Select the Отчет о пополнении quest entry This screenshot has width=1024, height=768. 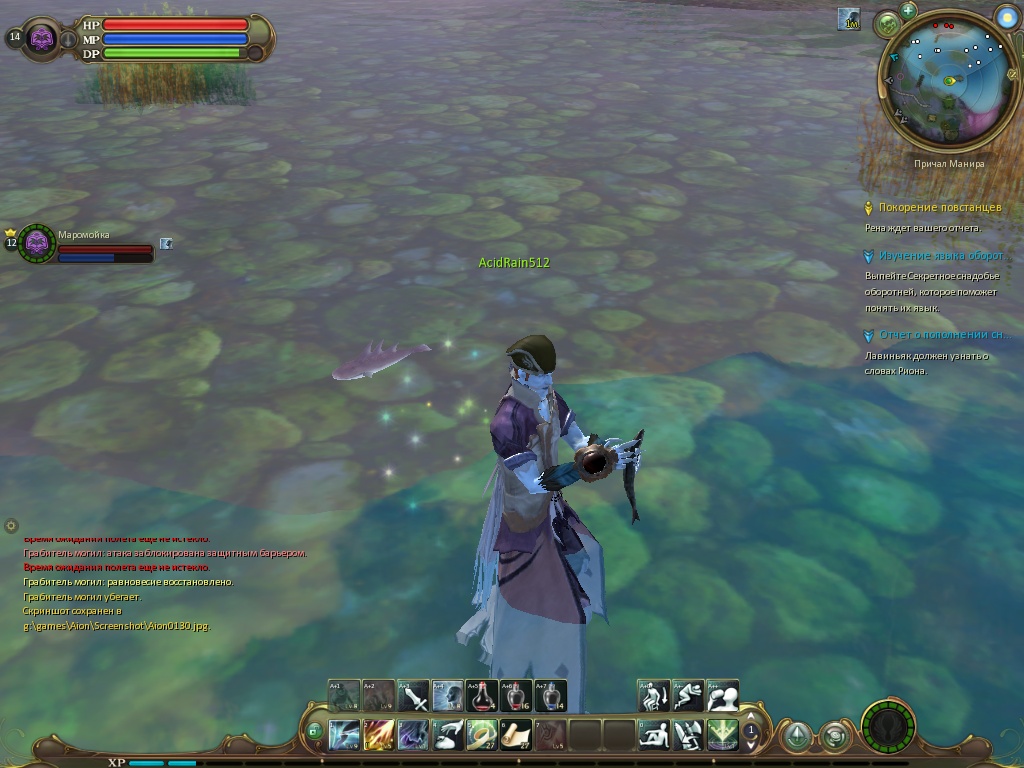click(941, 335)
